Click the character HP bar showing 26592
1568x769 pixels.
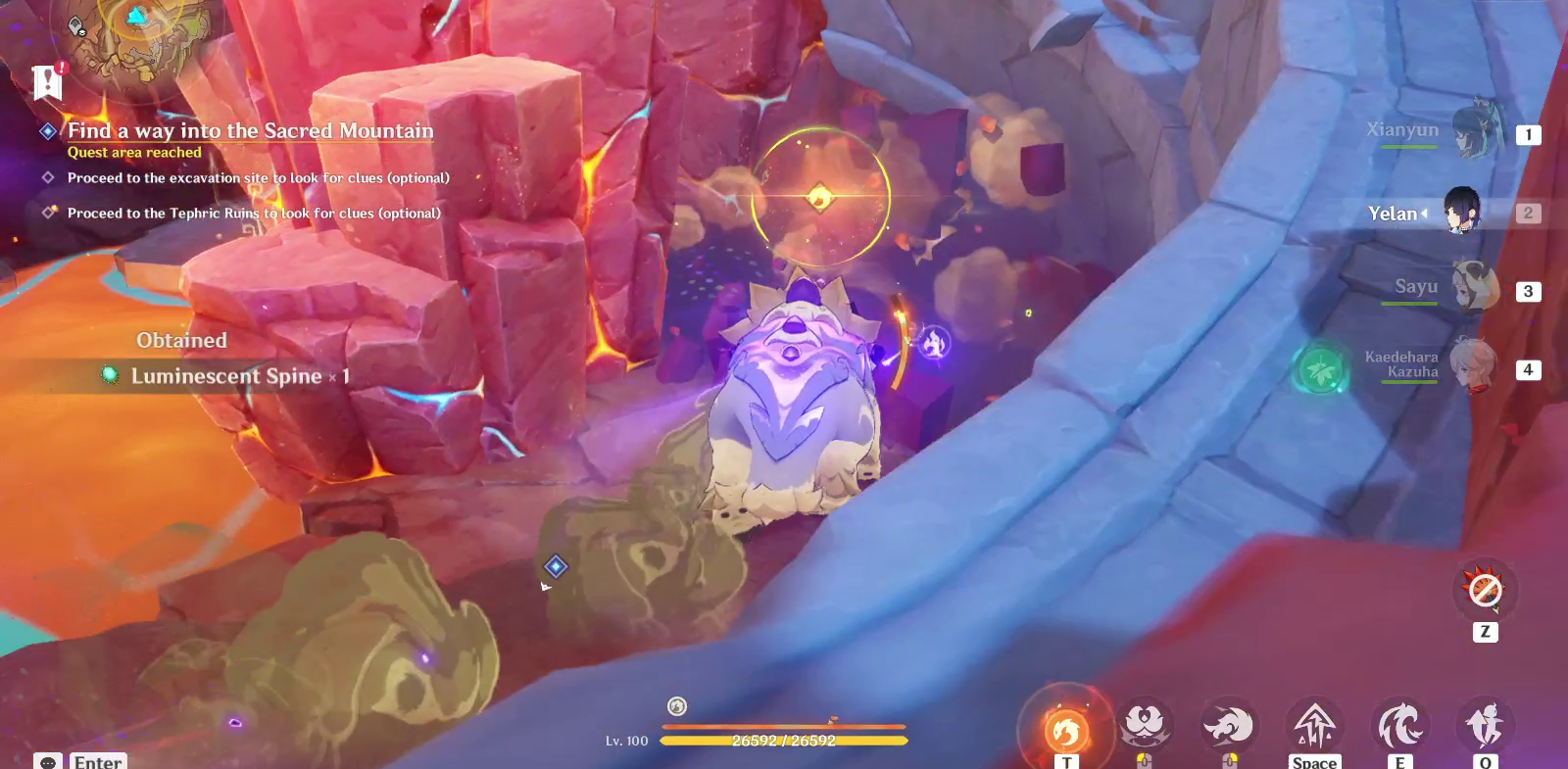coord(784,741)
